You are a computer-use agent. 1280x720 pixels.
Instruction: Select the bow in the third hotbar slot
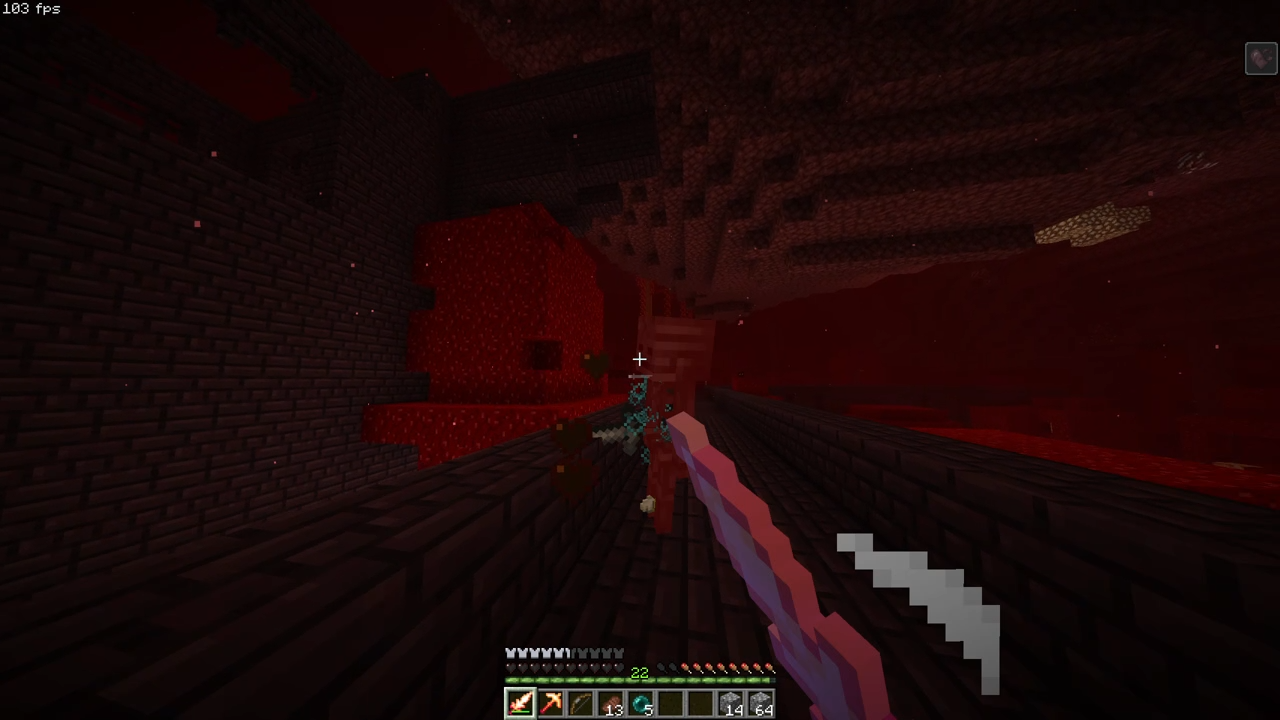coord(581,703)
